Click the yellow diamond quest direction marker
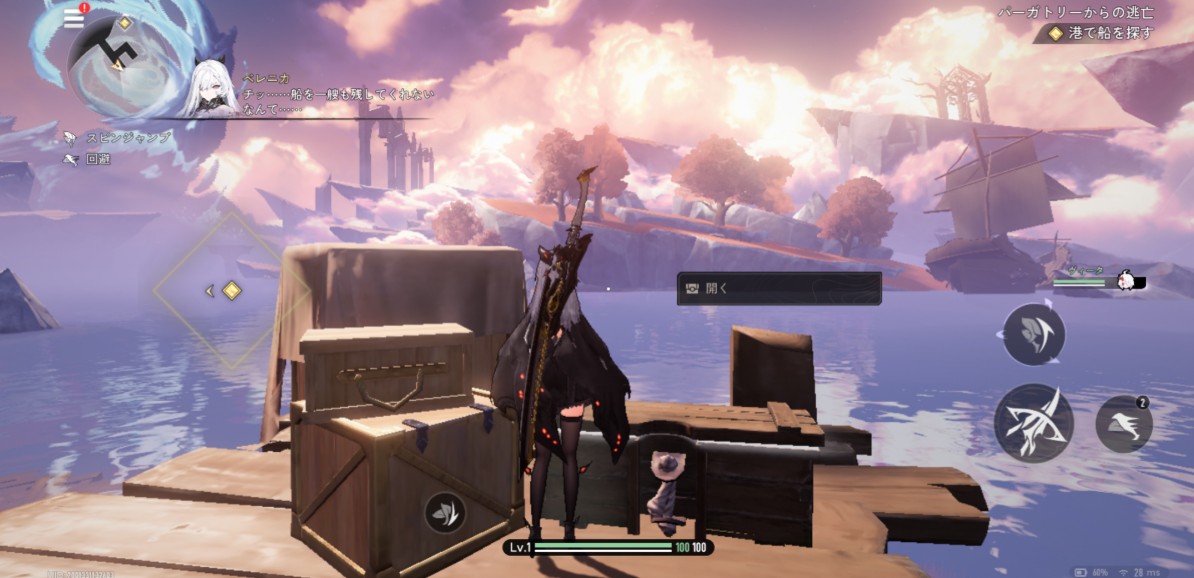 pos(232,290)
